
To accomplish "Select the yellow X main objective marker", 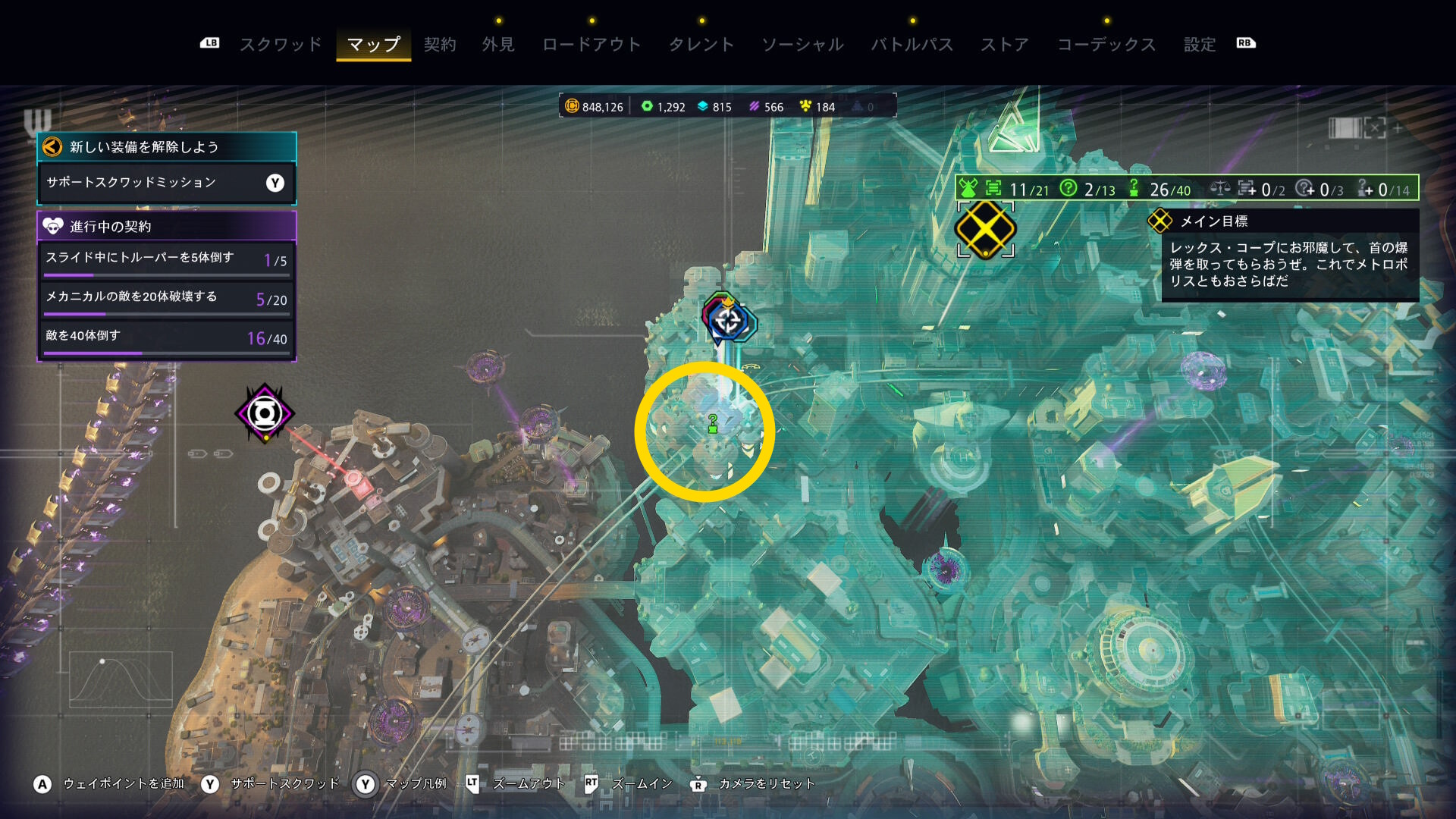I will pos(985,229).
